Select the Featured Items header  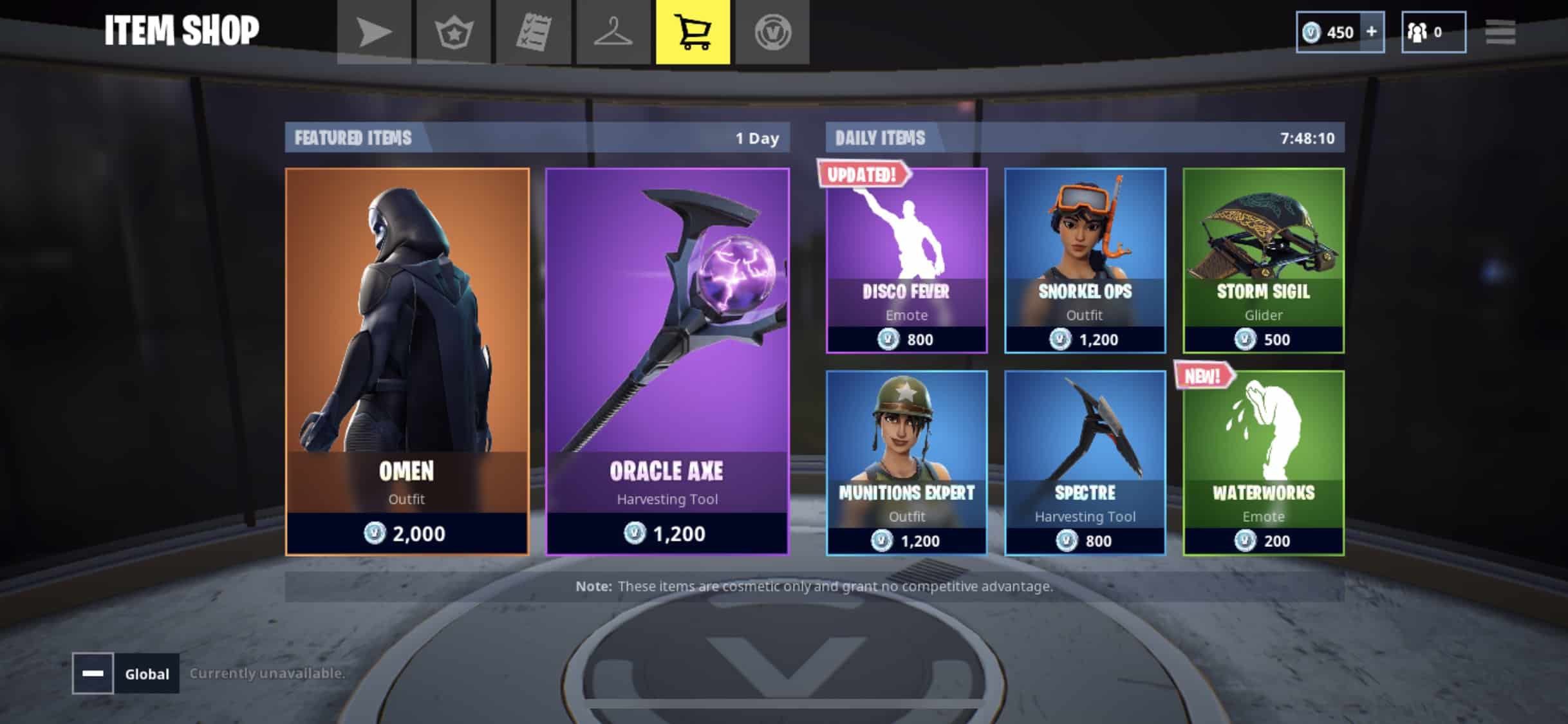pos(353,137)
